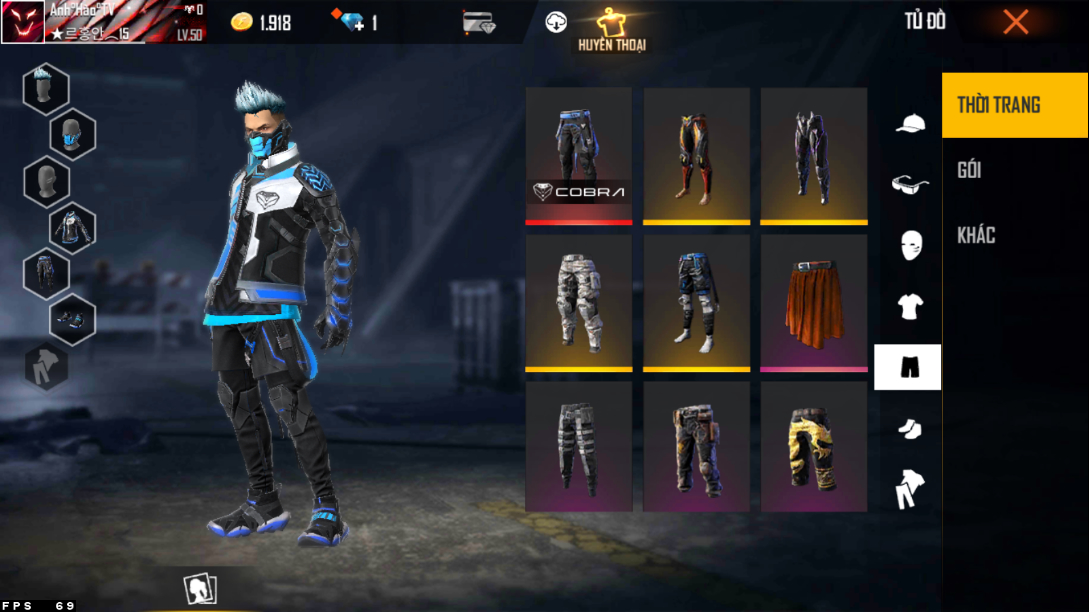The height and width of the screenshot is (612, 1089).
Task: Open the face mask category
Action: pos(909,244)
